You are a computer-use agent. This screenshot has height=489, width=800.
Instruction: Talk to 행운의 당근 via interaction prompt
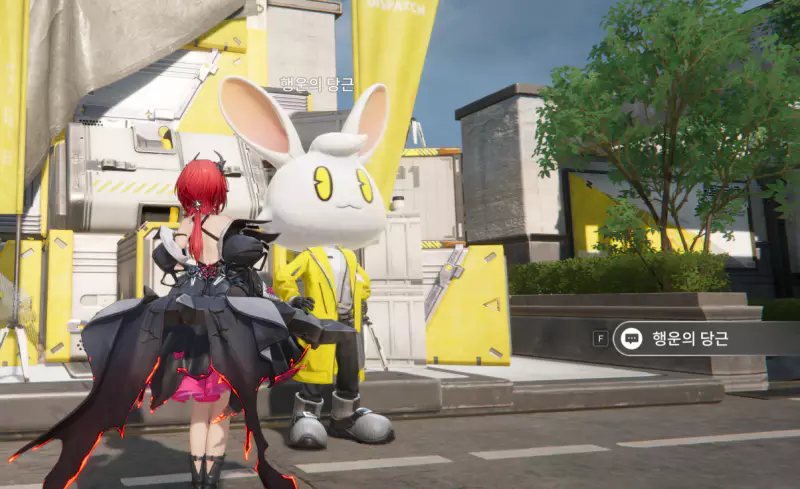(690, 338)
